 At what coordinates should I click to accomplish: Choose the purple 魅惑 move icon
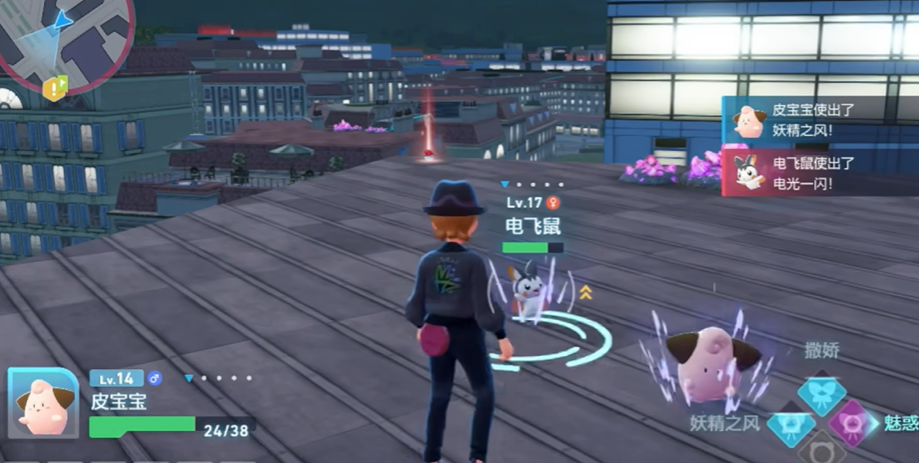(851, 424)
